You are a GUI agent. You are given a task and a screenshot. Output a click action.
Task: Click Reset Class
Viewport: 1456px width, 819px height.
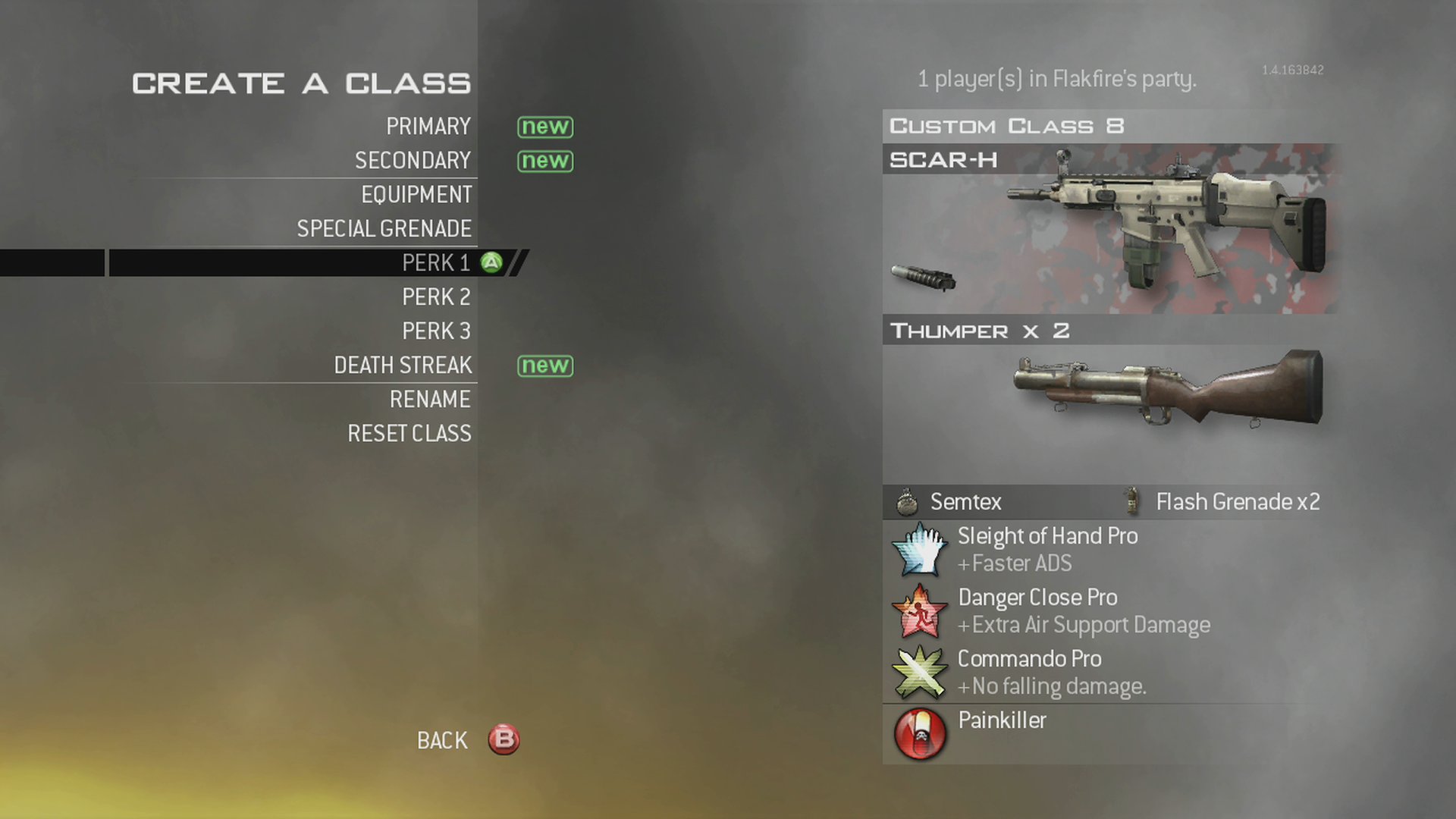[x=409, y=433]
